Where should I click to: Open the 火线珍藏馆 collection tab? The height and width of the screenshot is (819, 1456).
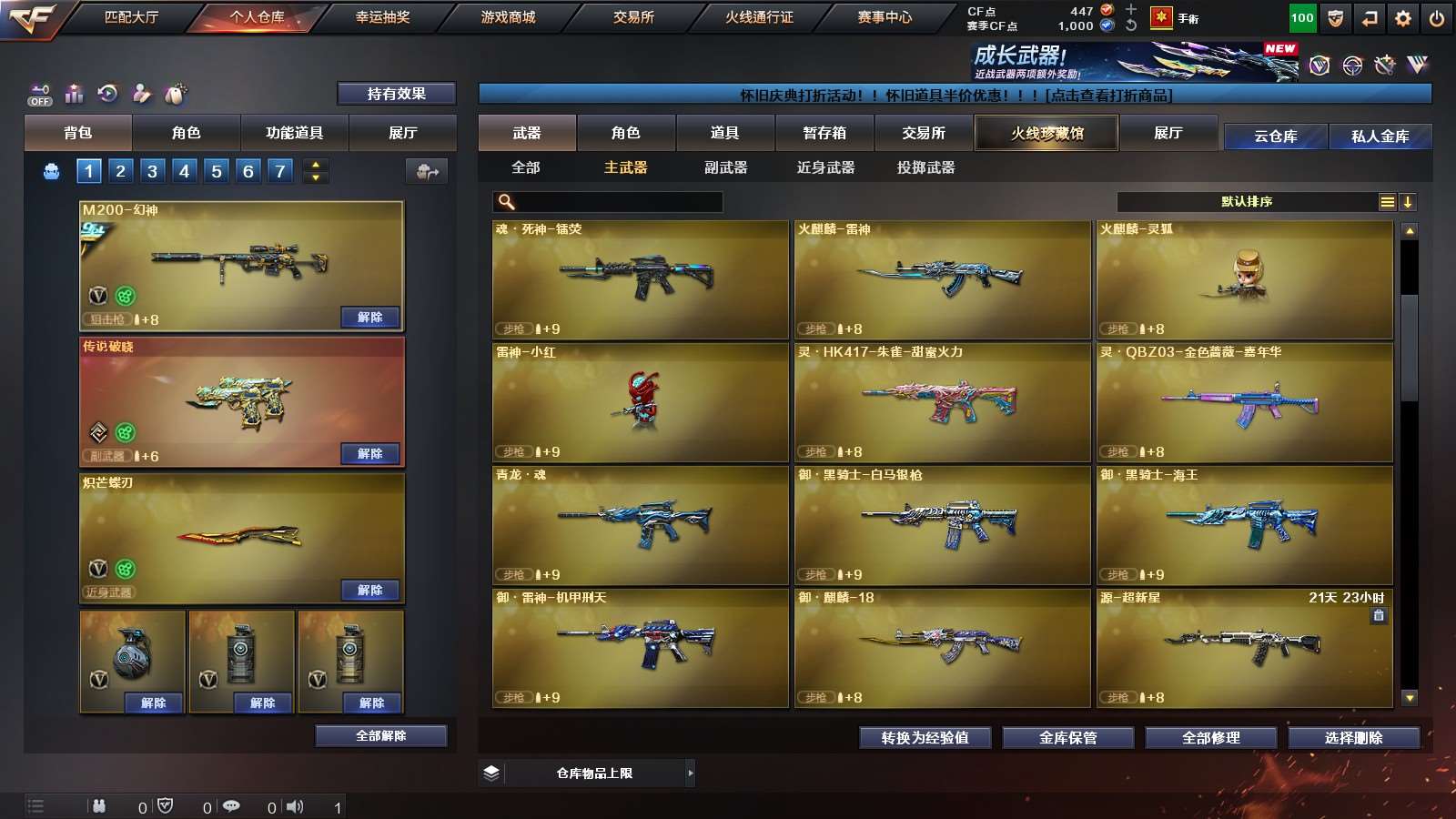(1046, 133)
